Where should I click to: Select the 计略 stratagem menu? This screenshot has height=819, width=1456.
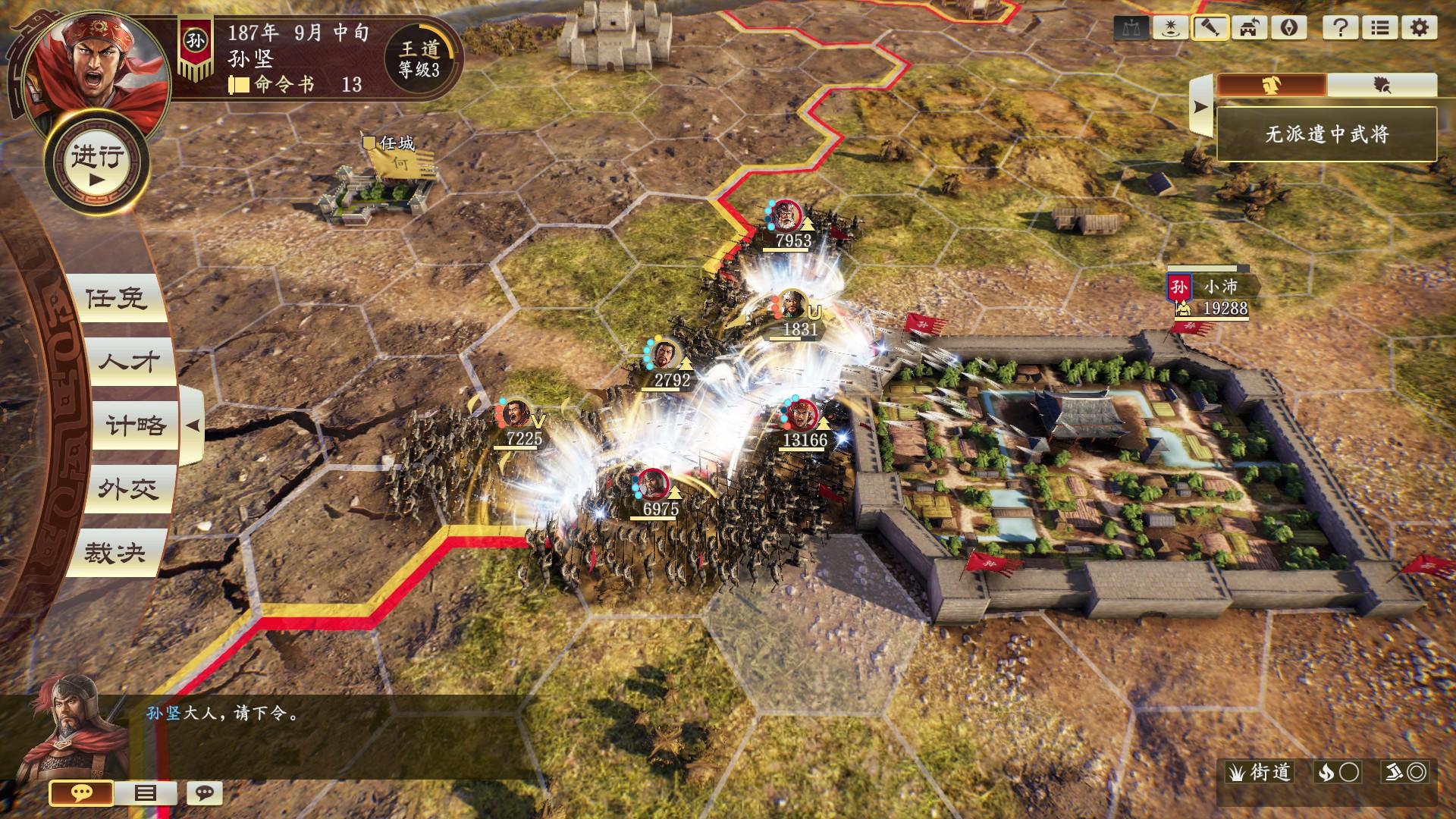pos(135,425)
